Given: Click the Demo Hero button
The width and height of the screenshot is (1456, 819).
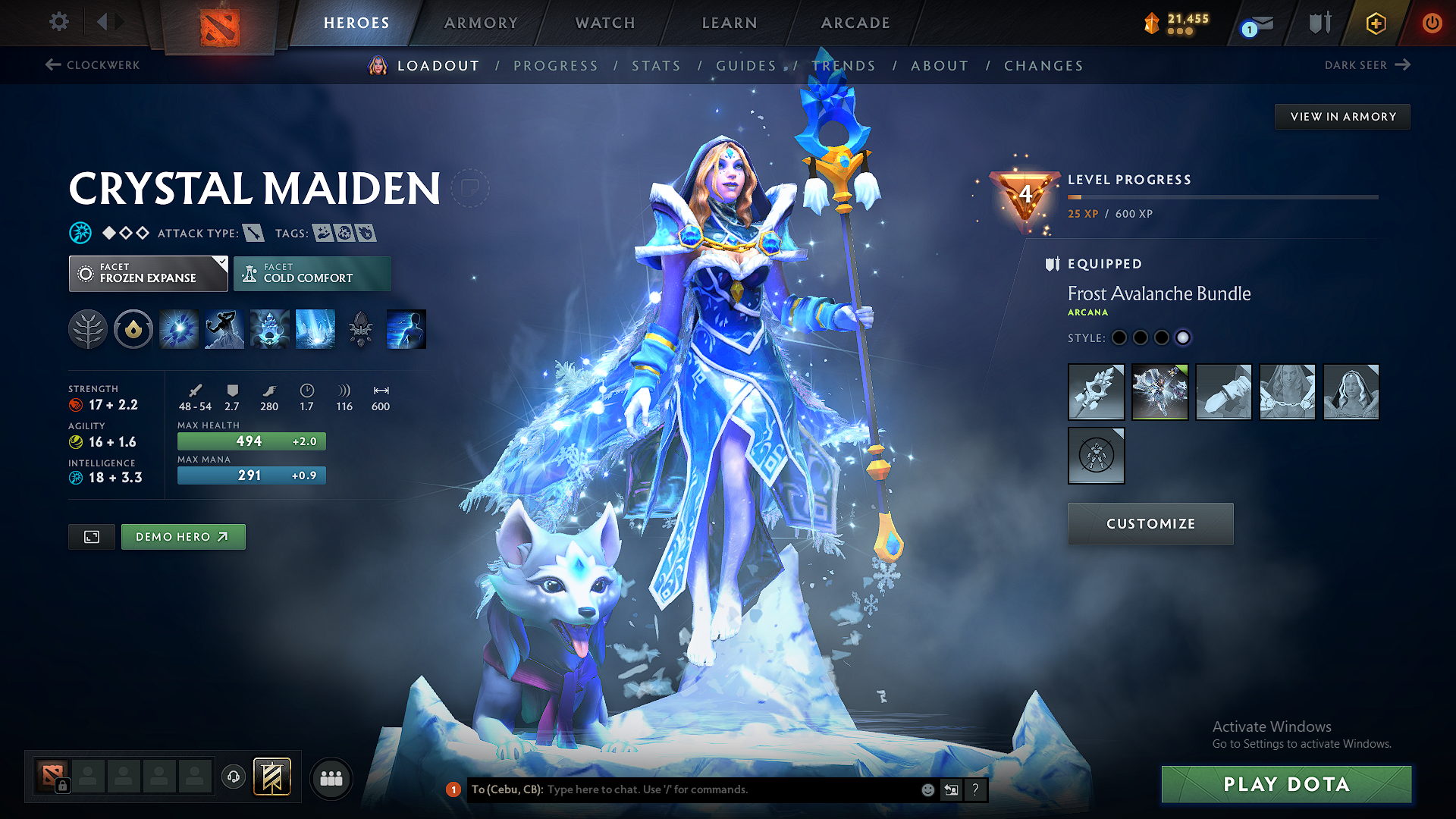Looking at the screenshot, I should click(183, 536).
